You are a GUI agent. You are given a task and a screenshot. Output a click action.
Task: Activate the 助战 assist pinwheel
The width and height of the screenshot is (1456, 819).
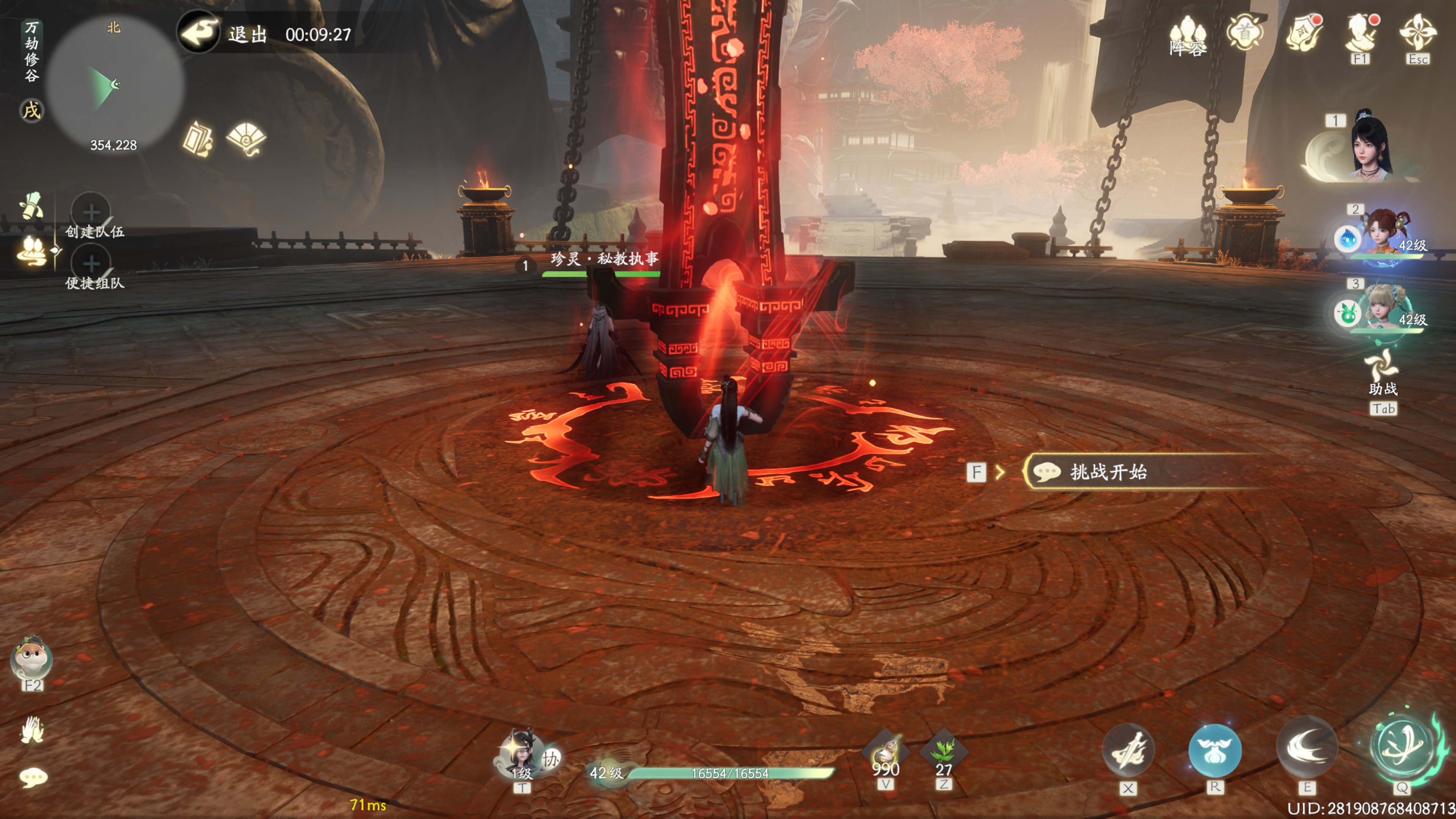(1382, 366)
